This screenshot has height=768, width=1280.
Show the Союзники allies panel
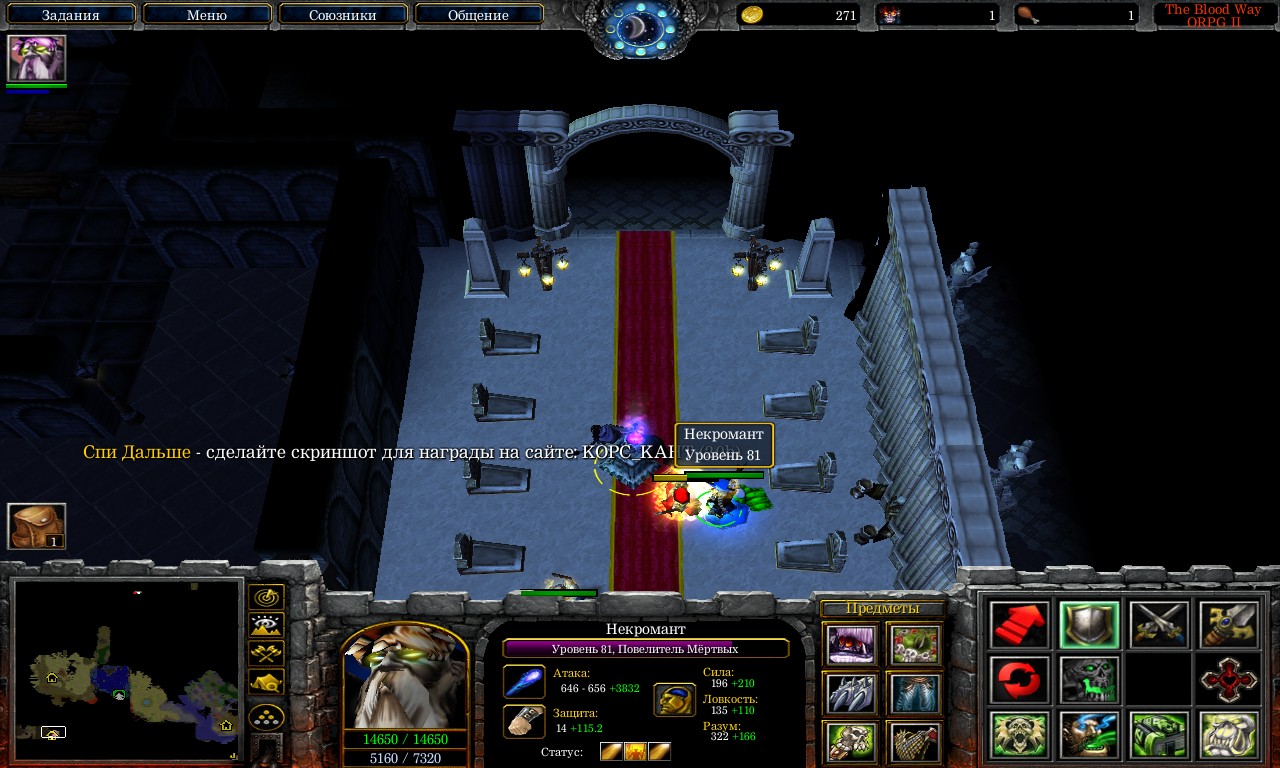(342, 15)
